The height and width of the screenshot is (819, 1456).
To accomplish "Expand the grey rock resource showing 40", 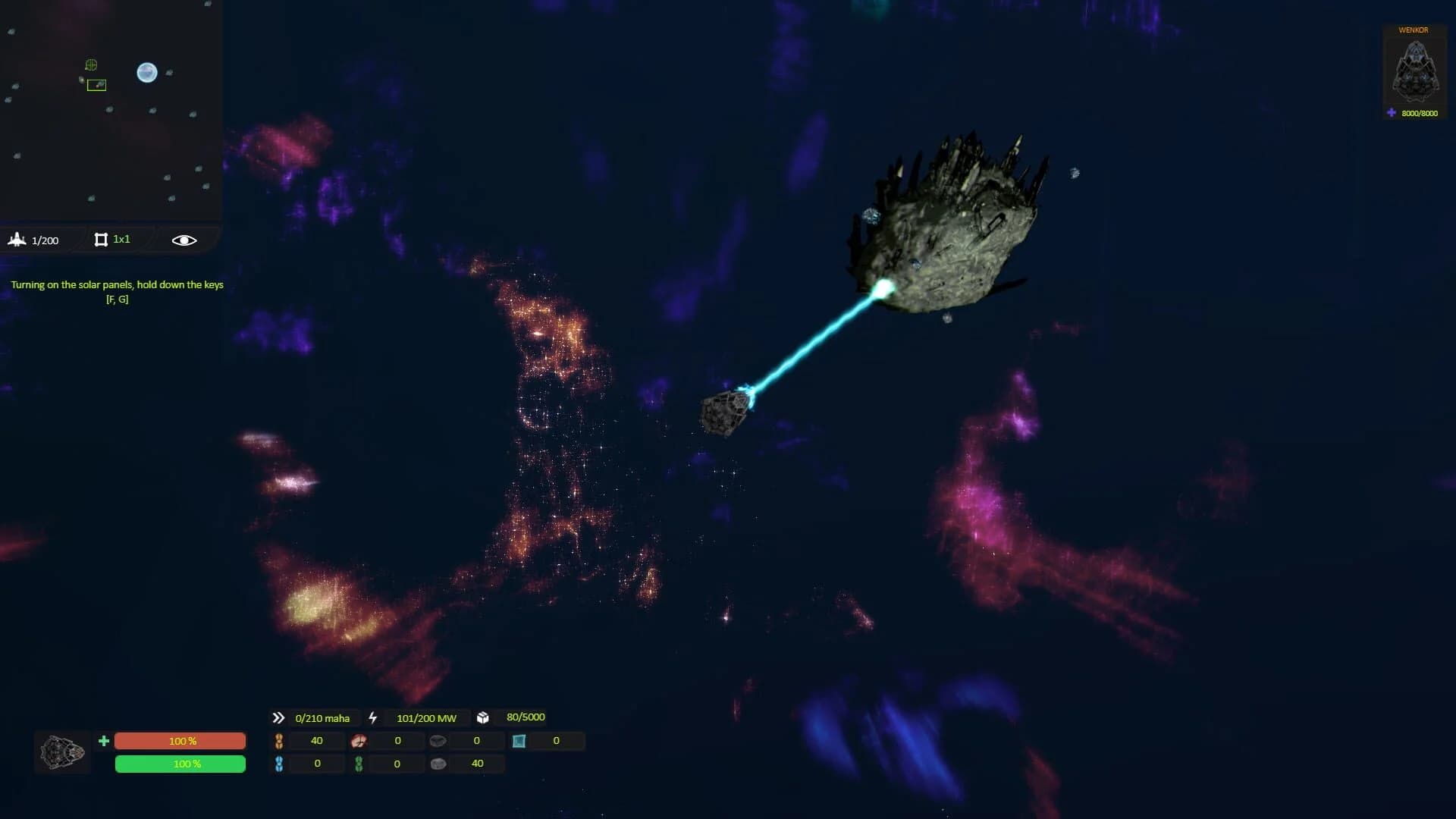I will (x=438, y=764).
